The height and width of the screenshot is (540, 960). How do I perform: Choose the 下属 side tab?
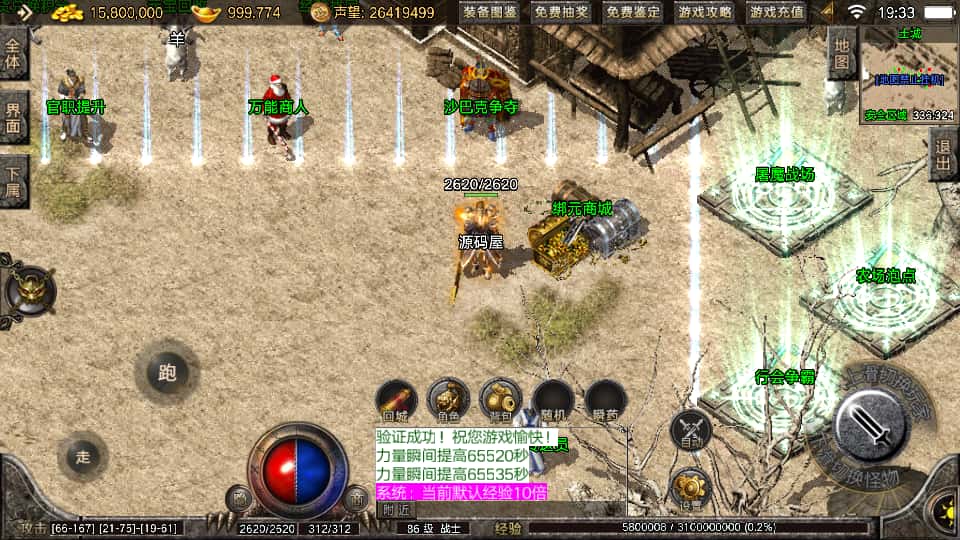pyautogui.click(x=13, y=181)
